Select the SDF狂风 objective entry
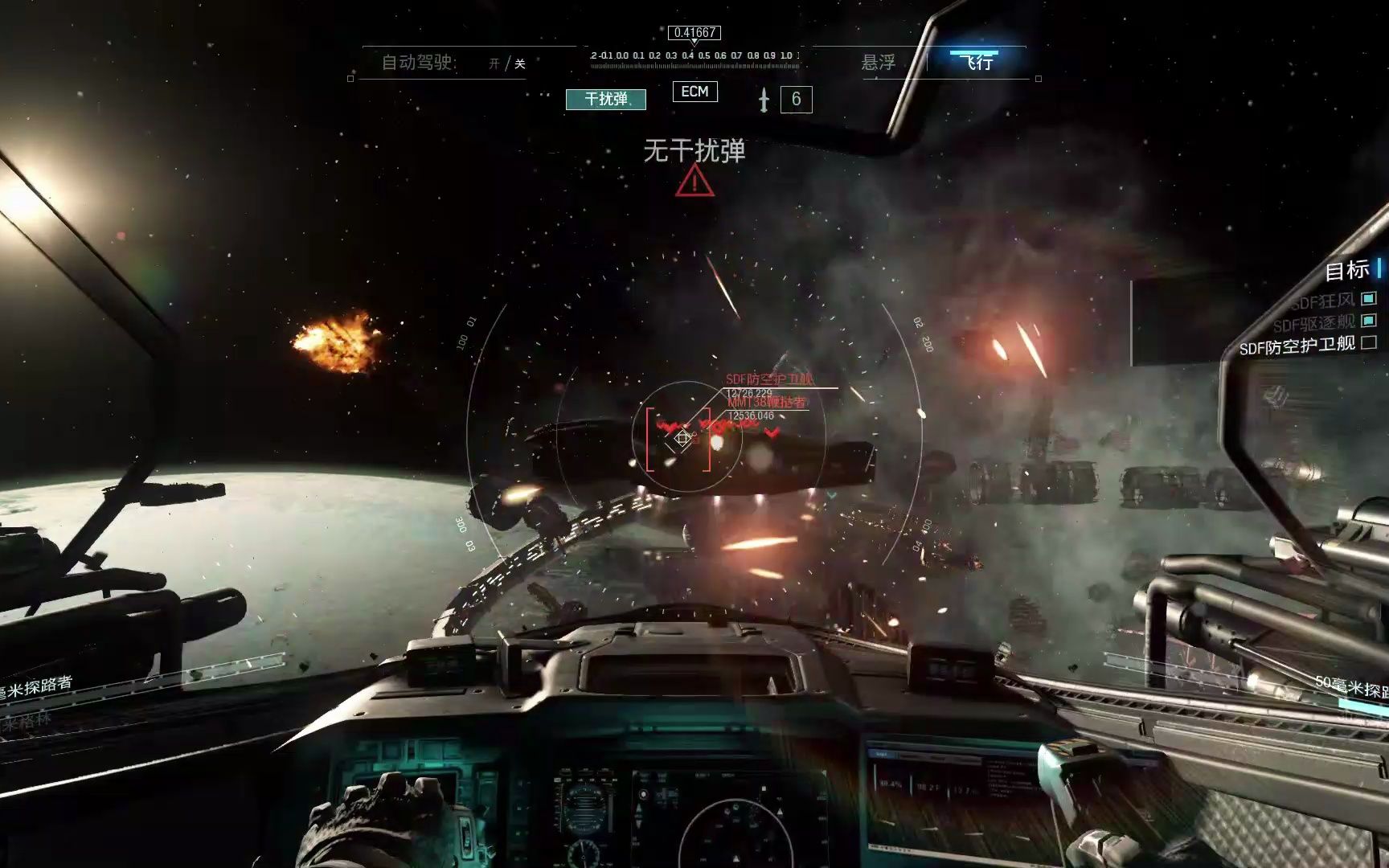 pos(1323,301)
